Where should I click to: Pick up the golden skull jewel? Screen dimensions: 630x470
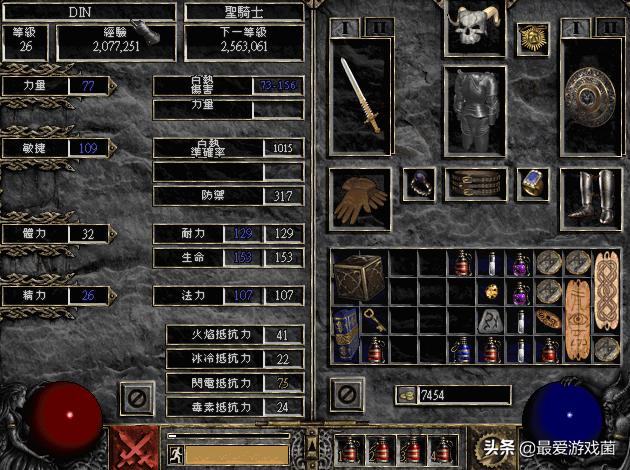pyautogui.click(x=492, y=292)
